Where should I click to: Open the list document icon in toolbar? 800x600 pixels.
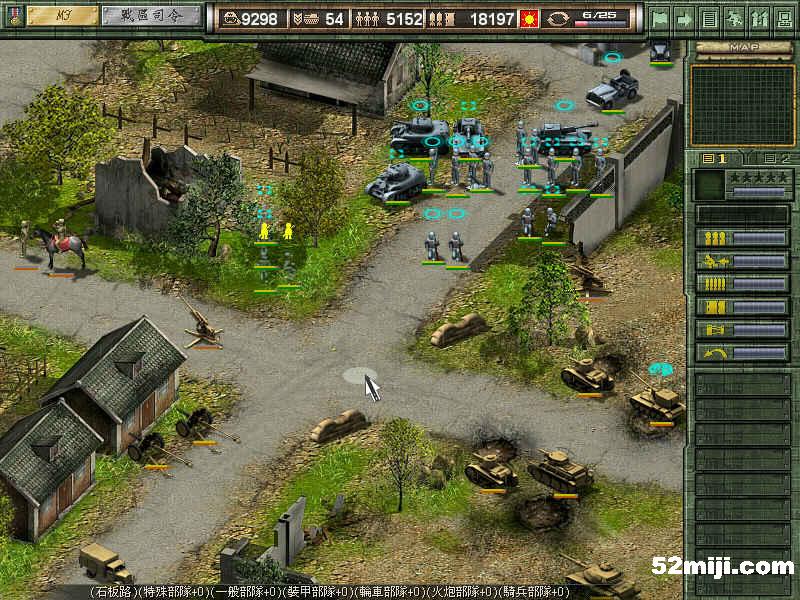coord(709,18)
